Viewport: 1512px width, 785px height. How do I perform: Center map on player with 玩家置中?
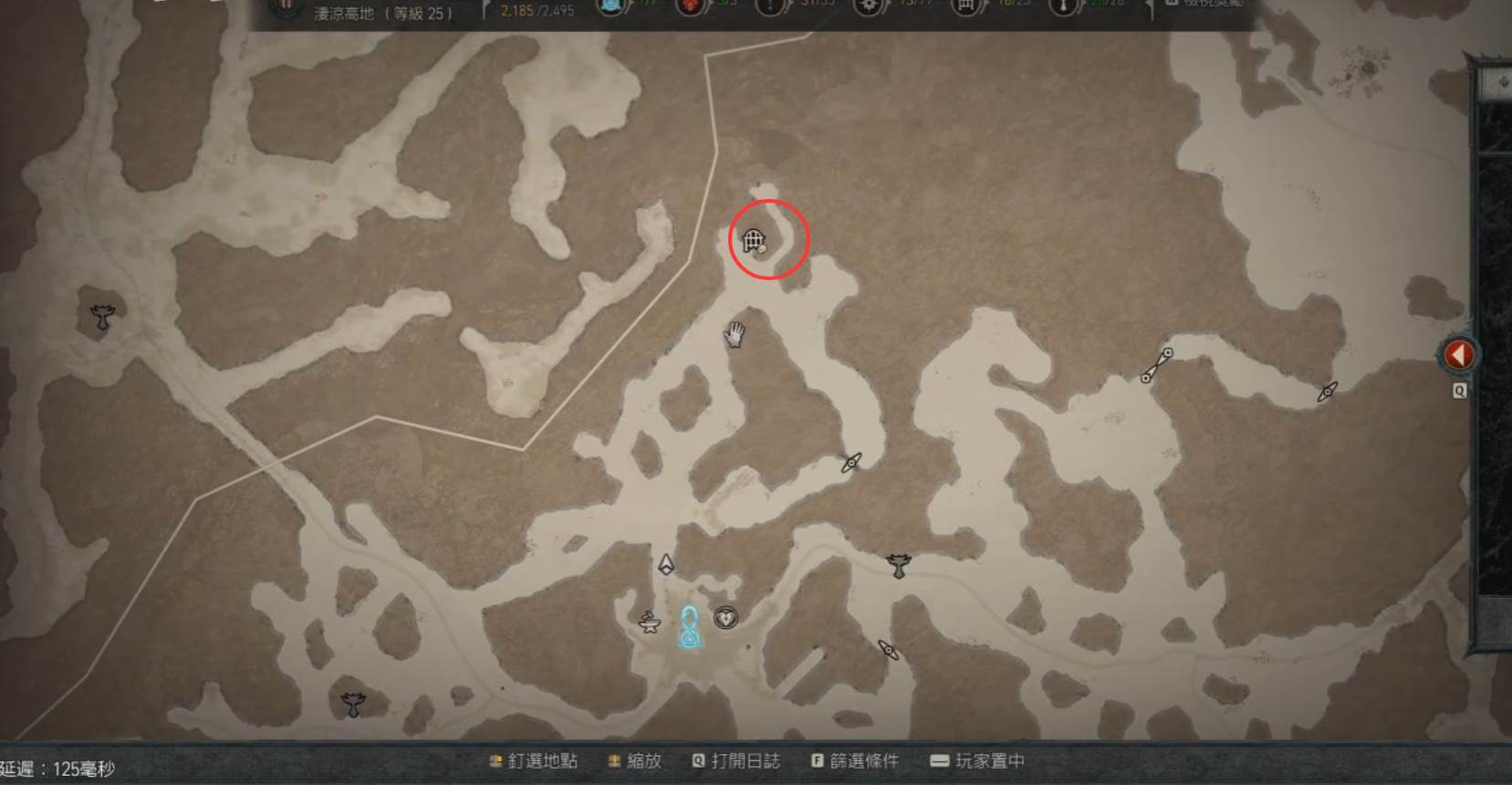click(x=977, y=761)
